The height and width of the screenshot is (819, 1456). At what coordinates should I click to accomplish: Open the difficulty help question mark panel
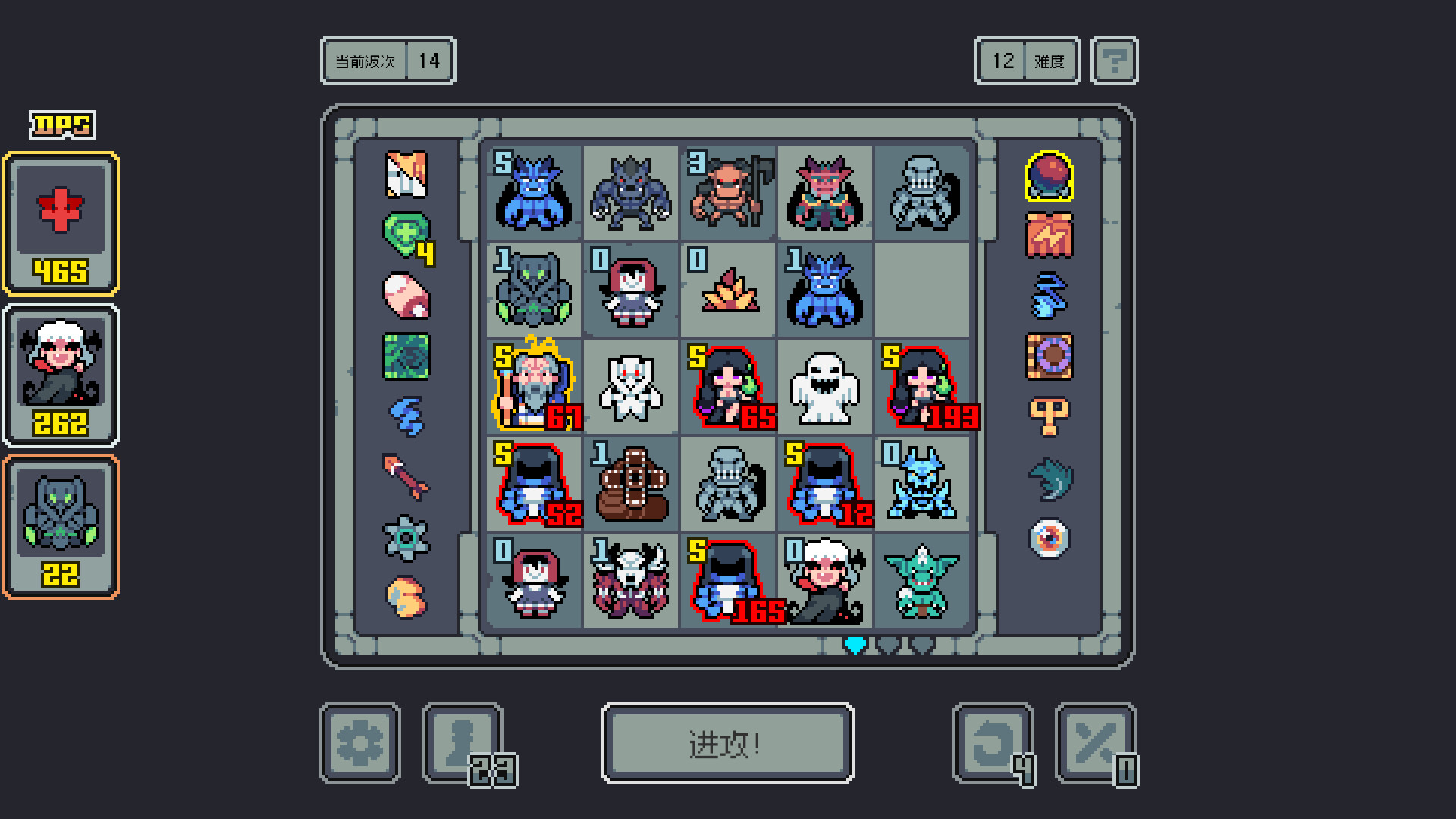tap(1113, 61)
